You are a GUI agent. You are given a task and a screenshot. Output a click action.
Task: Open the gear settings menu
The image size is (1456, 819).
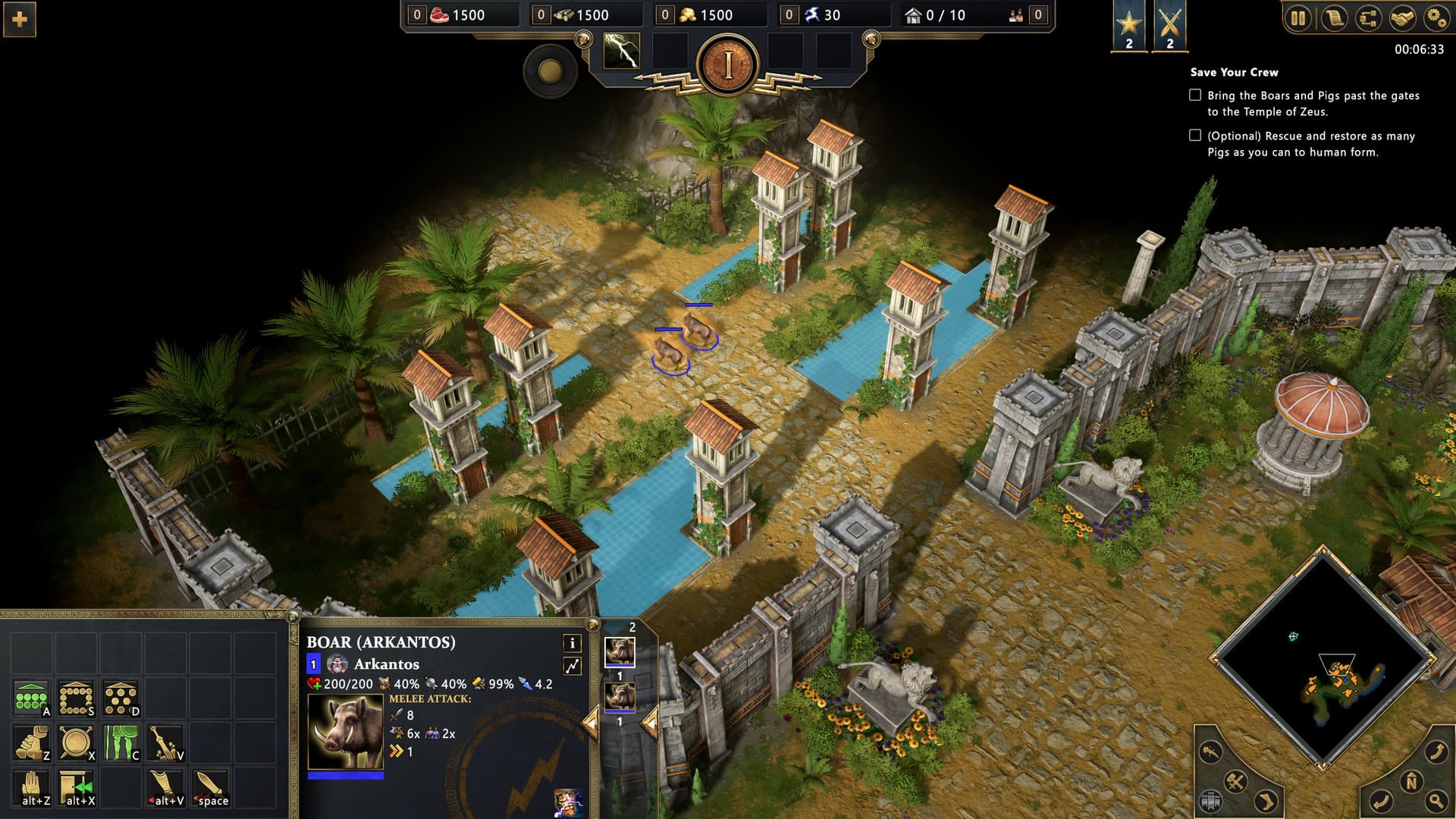tap(1436, 17)
